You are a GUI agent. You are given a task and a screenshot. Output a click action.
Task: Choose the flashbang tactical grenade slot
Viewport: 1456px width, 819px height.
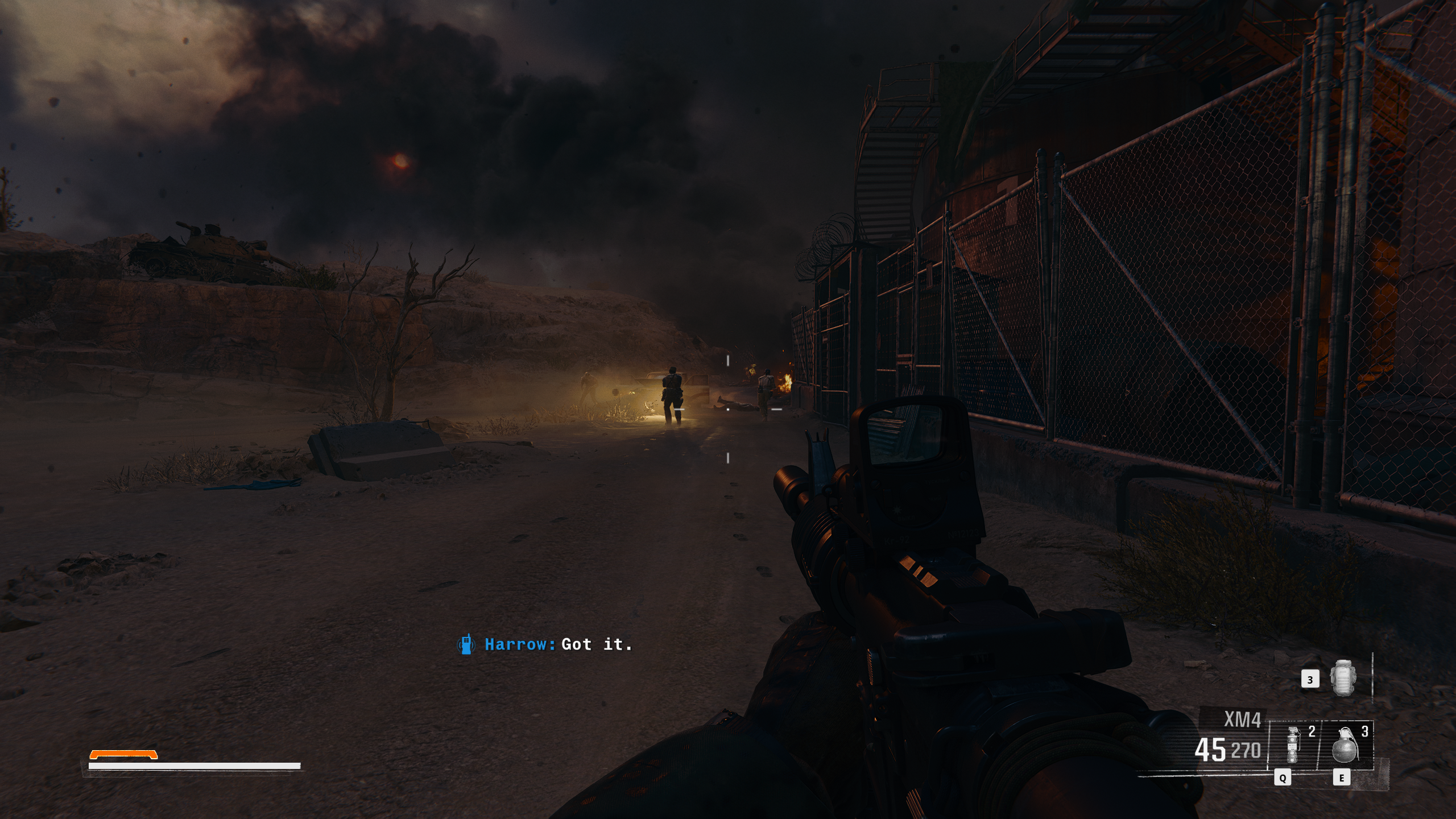click(x=1294, y=744)
